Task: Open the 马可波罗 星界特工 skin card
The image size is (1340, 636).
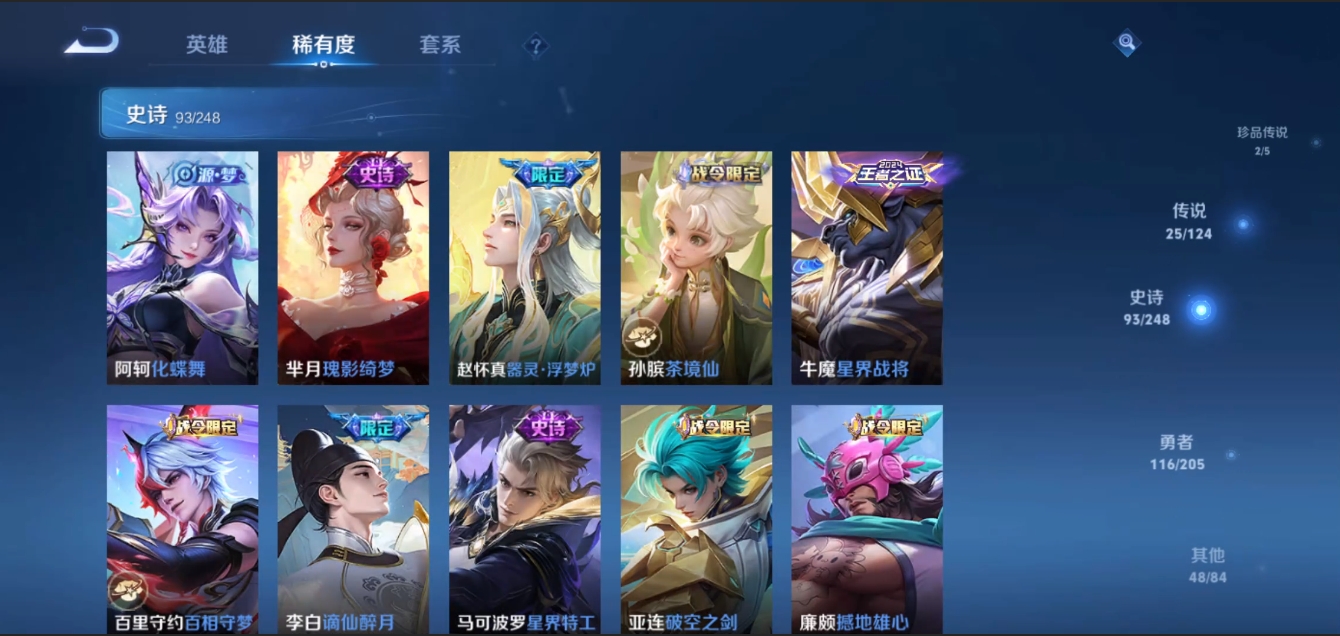Action: click(x=525, y=520)
